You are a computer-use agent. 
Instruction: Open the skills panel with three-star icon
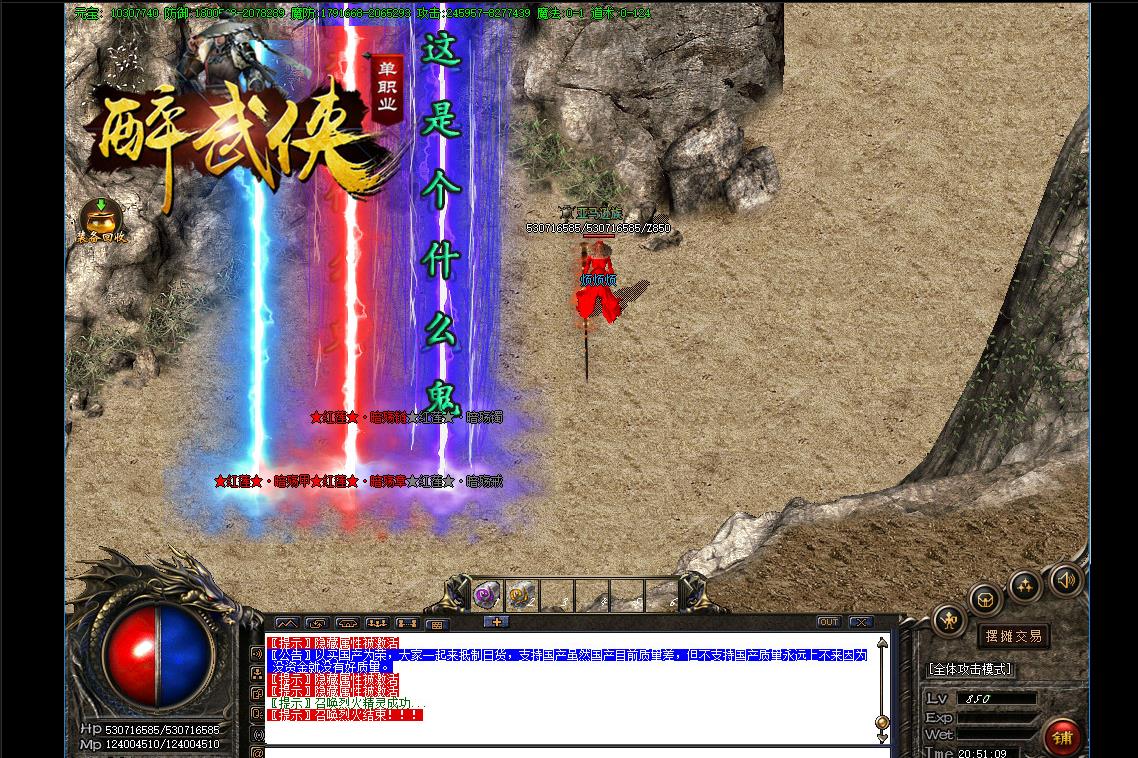tap(1026, 587)
